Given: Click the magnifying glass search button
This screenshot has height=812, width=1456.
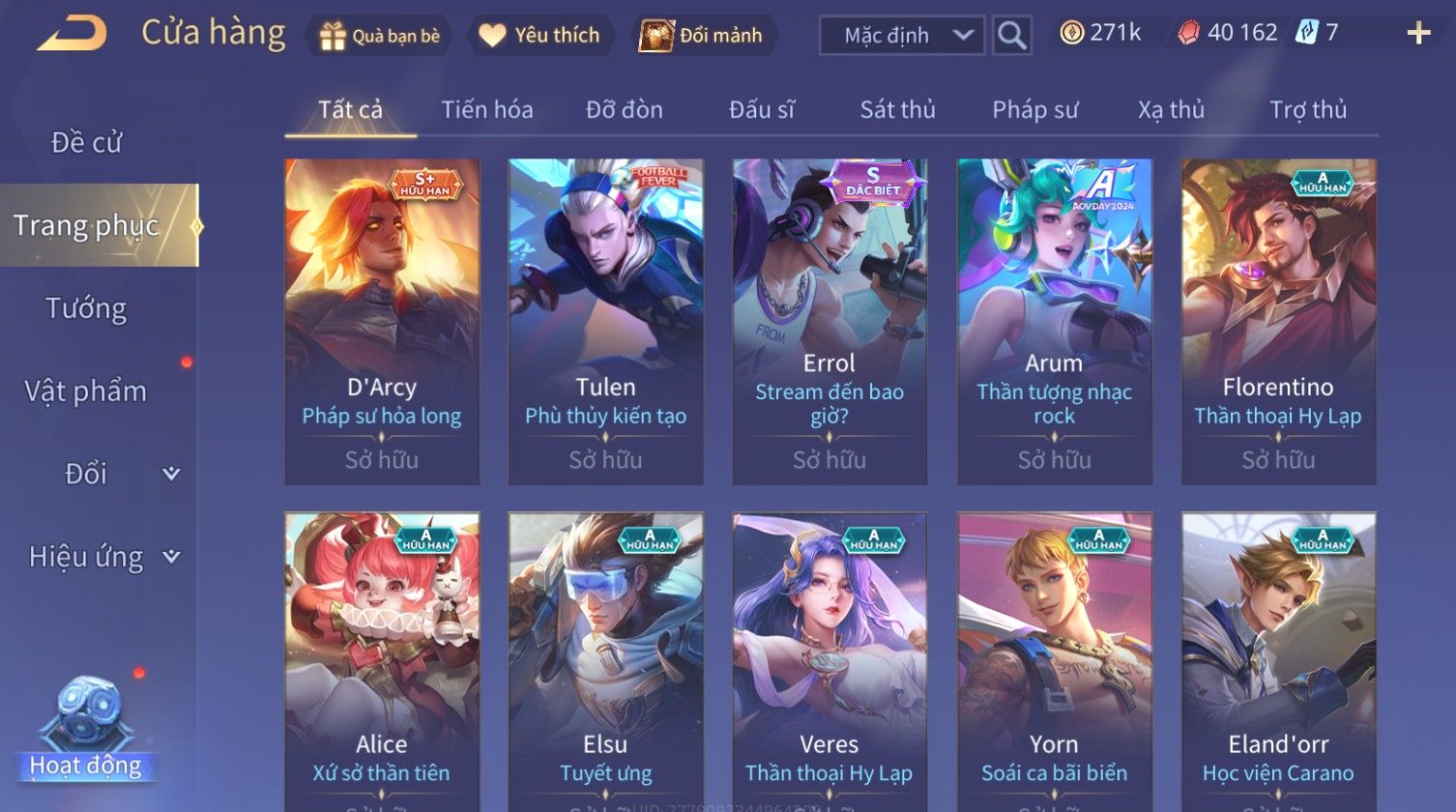Looking at the screenshot, I should click(x=1011, y=36).
